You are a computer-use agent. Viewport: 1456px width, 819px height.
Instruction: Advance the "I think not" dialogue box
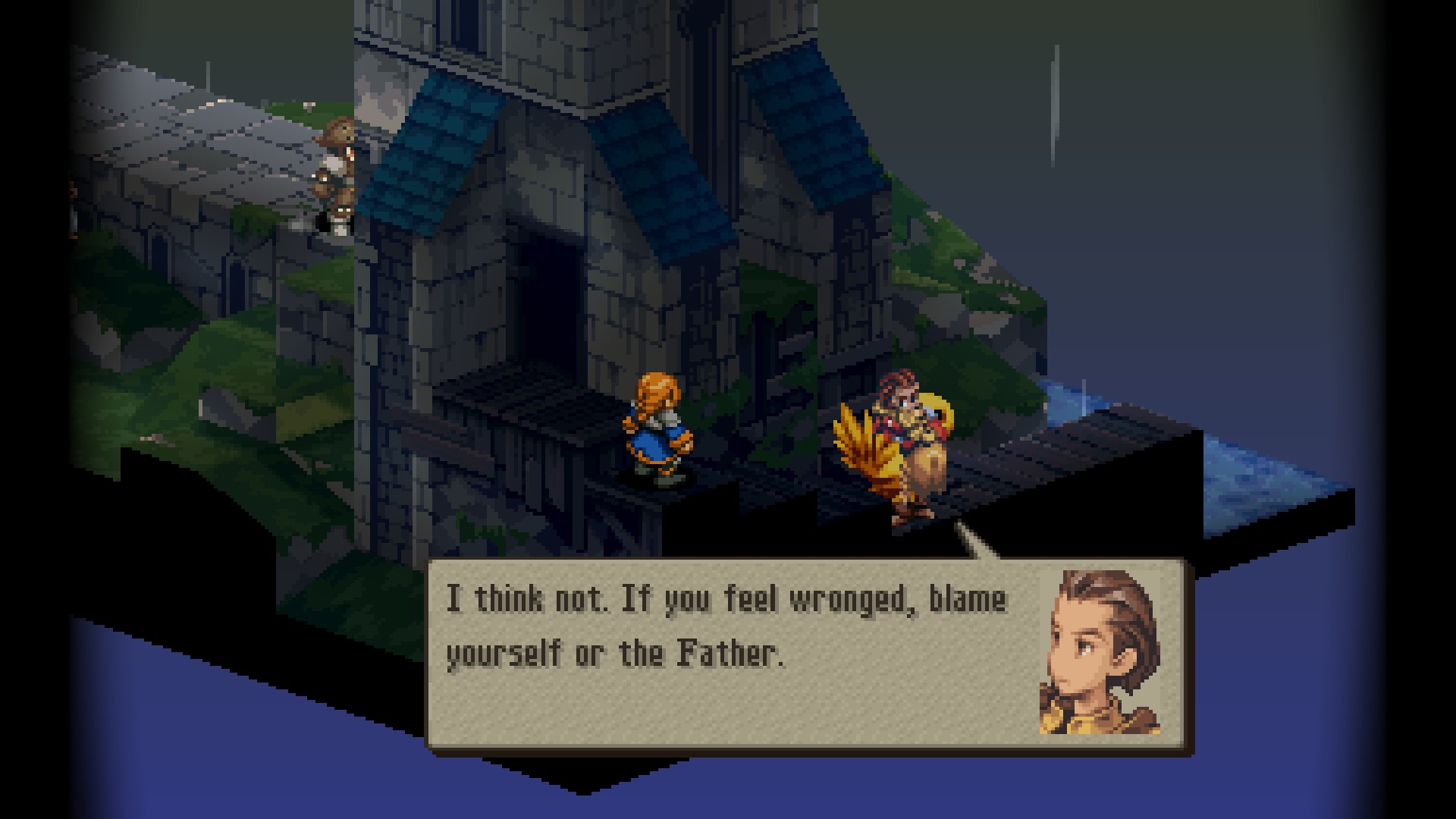pos(808,655)
